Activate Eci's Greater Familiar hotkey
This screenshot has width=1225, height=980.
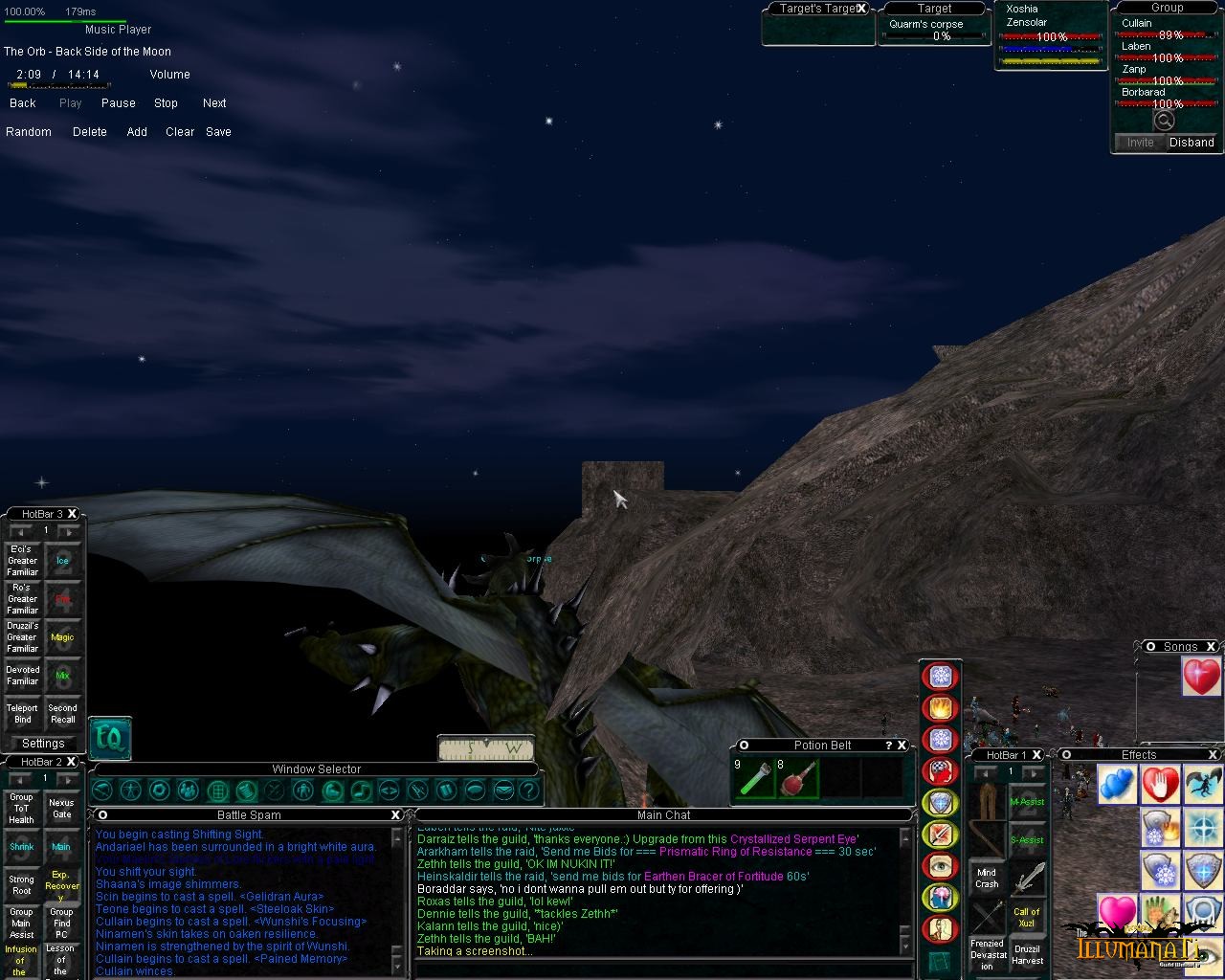click(23, 561)
